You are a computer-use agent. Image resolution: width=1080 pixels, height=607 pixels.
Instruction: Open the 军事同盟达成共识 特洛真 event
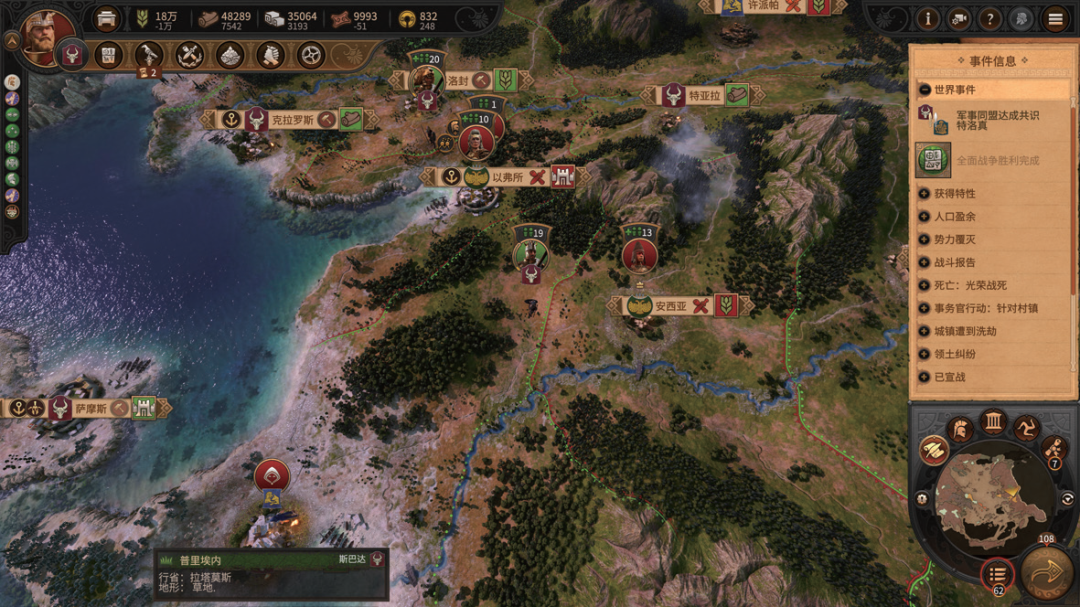click(x=984, y=121)
